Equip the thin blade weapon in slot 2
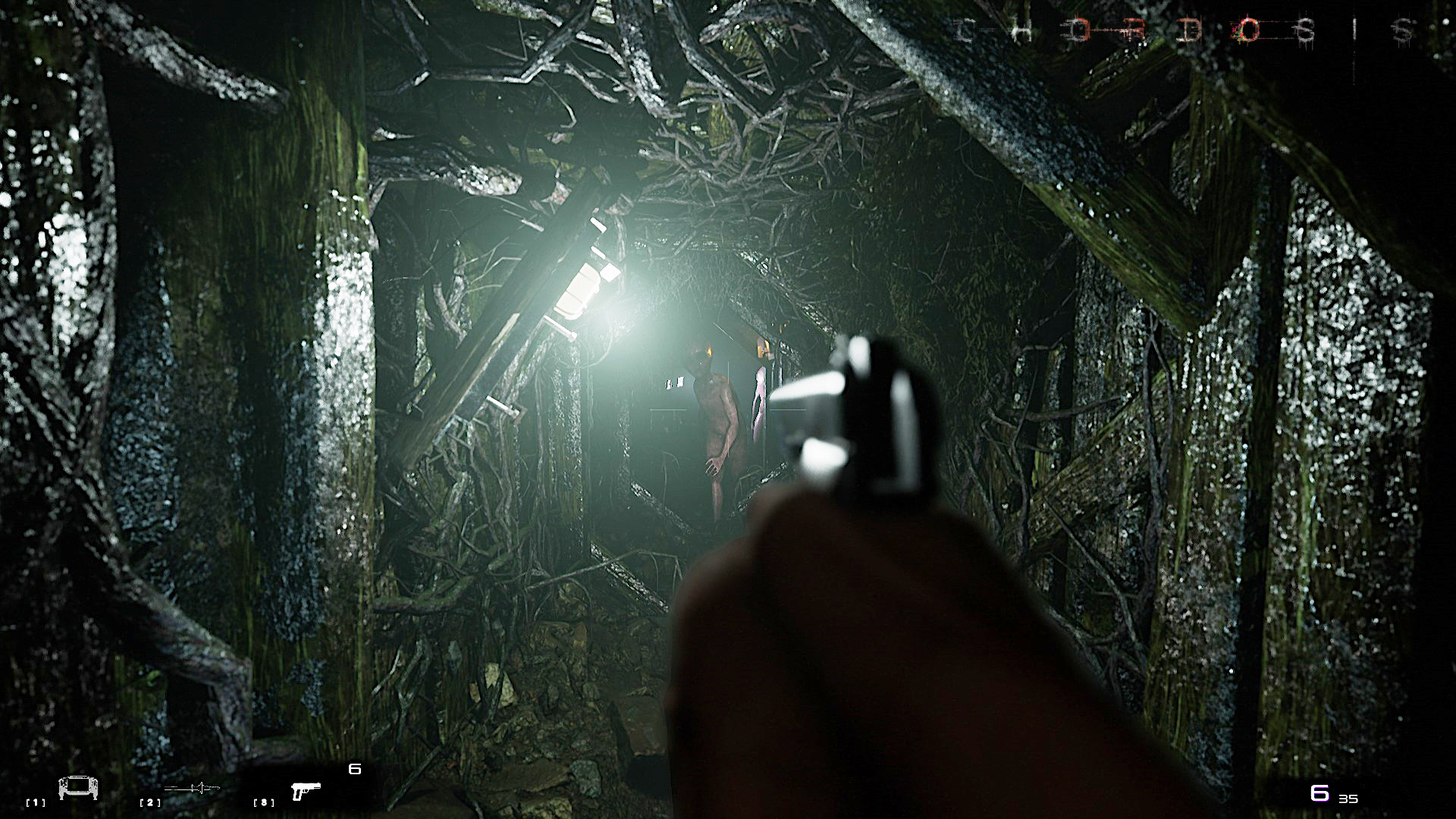 192,789
